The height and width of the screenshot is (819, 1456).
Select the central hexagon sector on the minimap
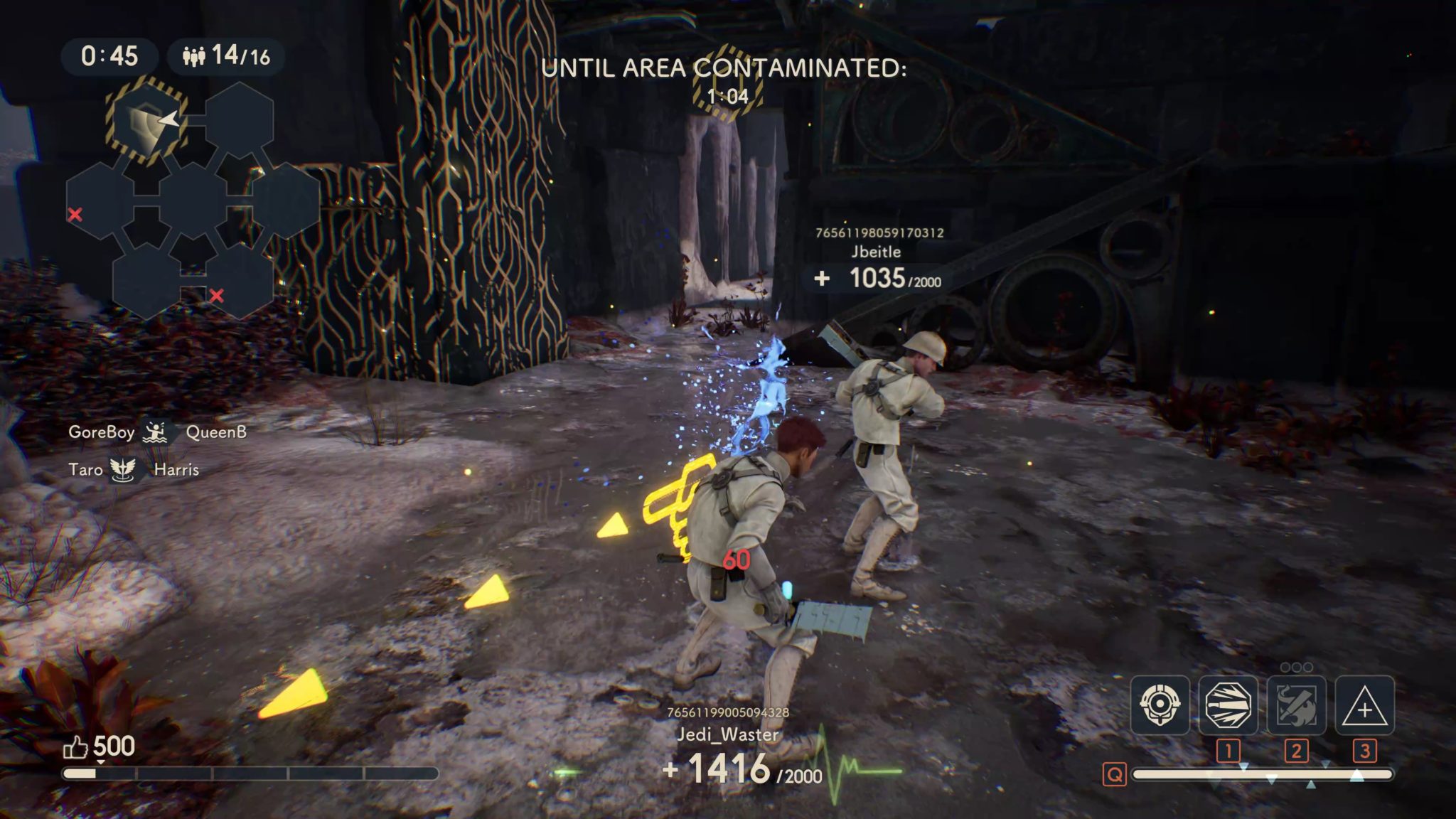coord(193,200)
